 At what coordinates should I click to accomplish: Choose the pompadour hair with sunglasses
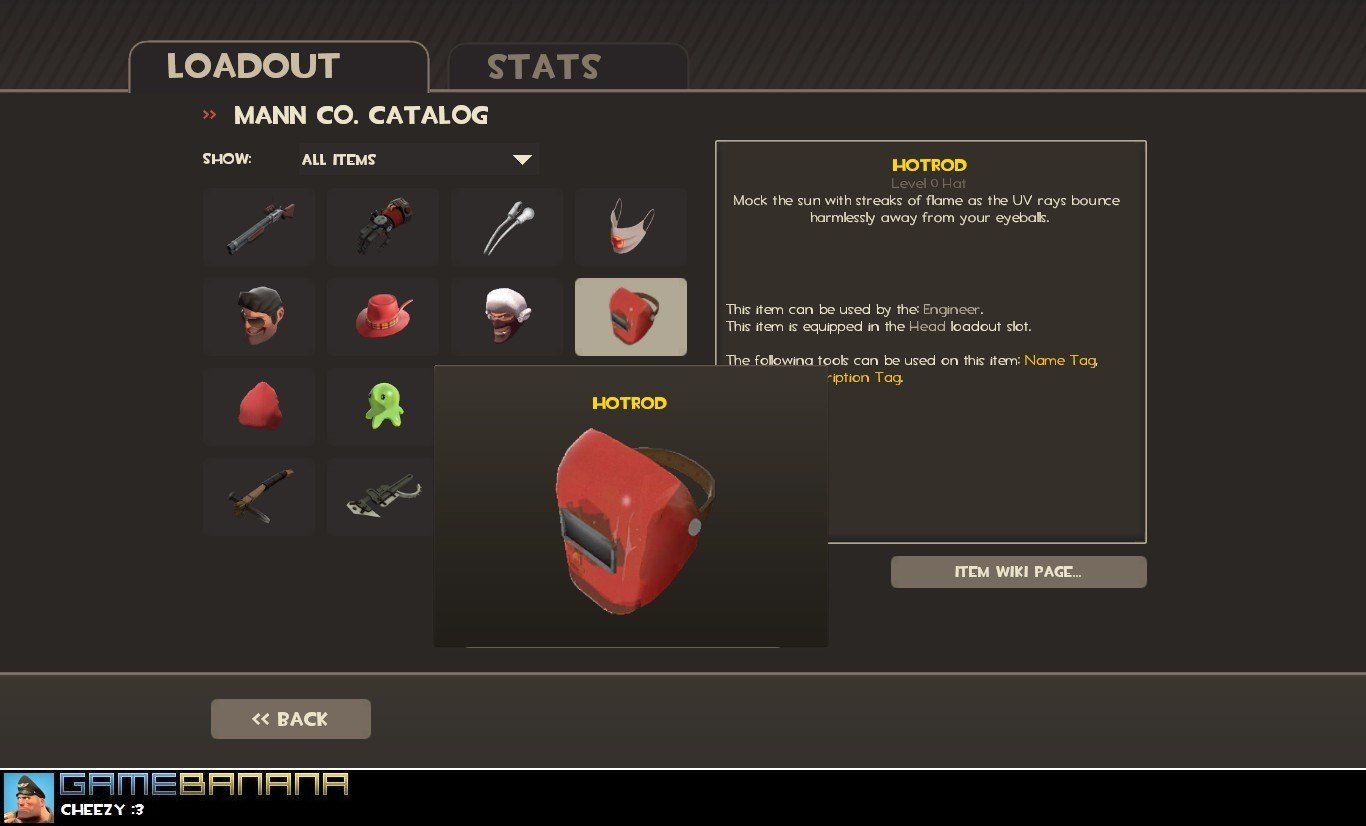coord(259,317)
